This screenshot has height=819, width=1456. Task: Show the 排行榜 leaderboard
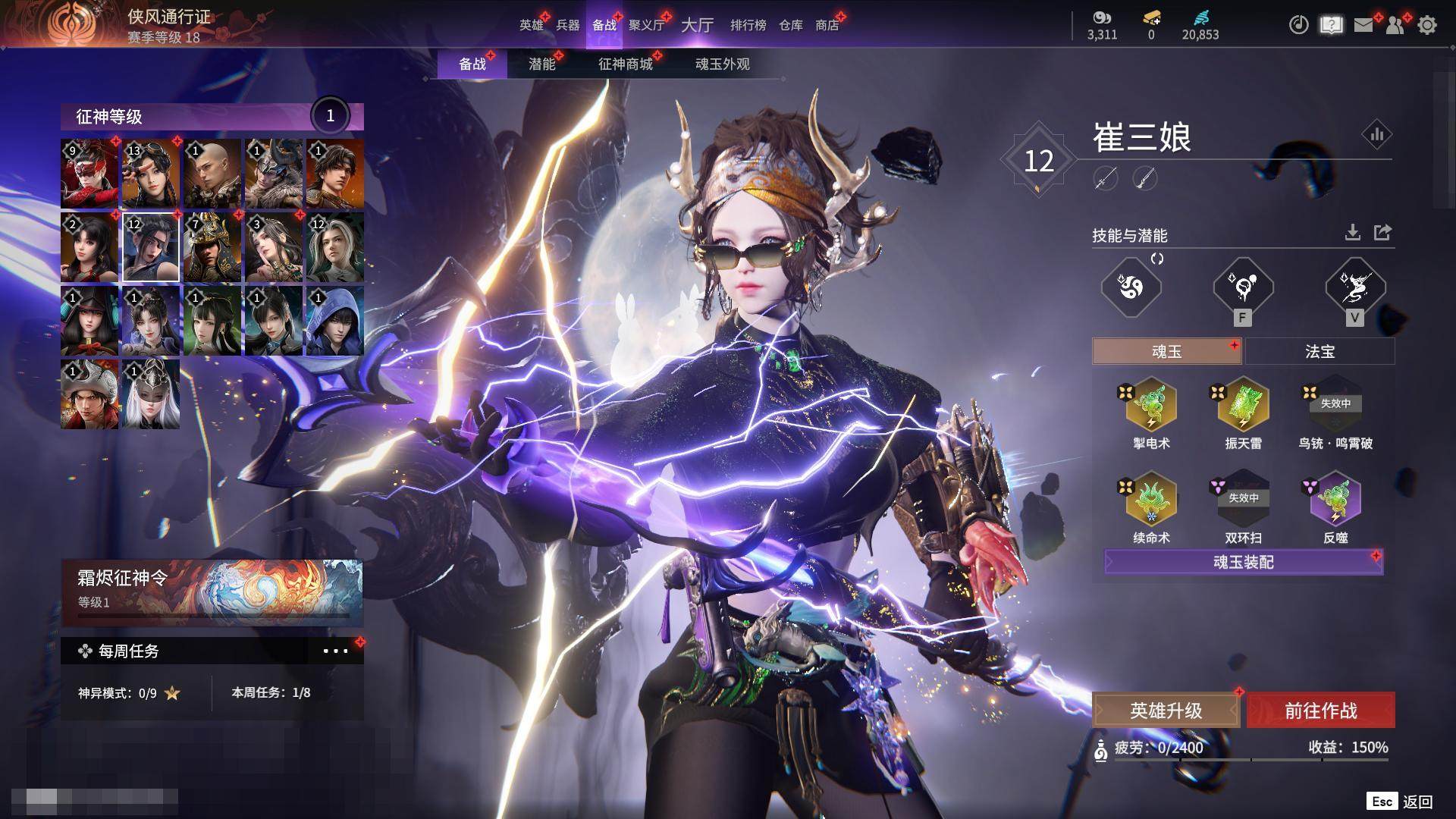point(748,25)
